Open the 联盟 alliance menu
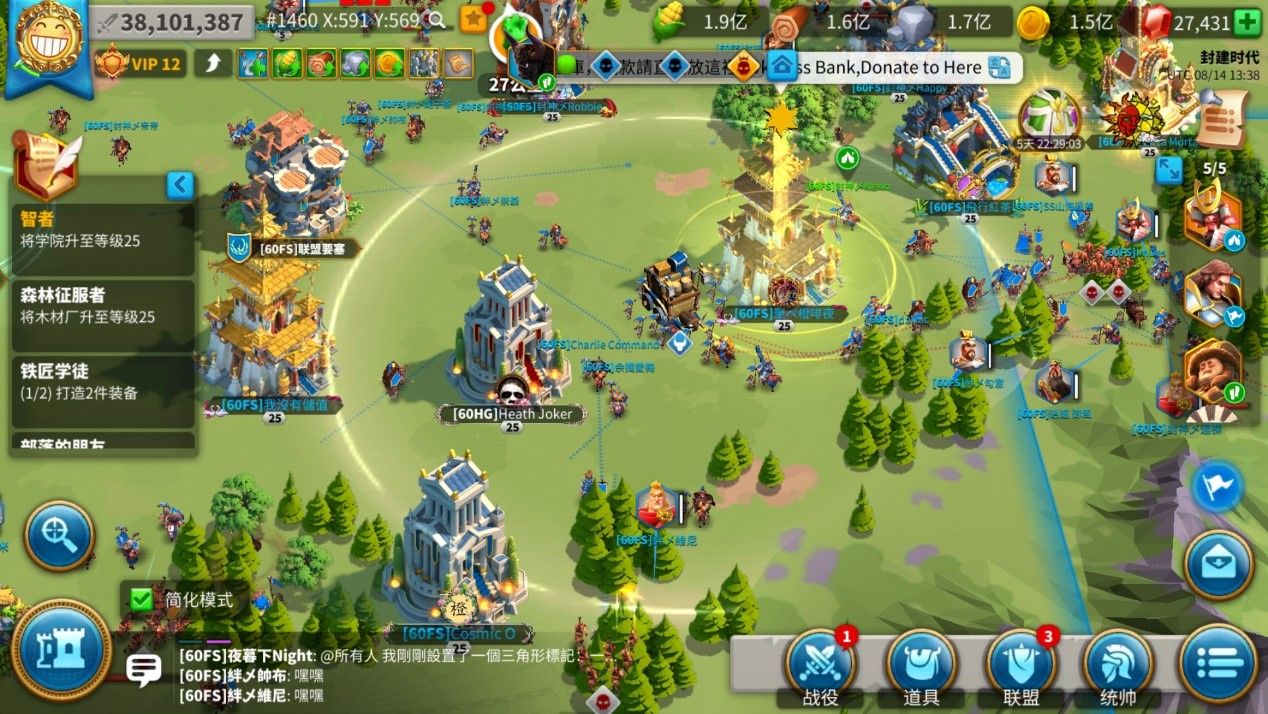The image size is (1268, 714). (1020, 665)
